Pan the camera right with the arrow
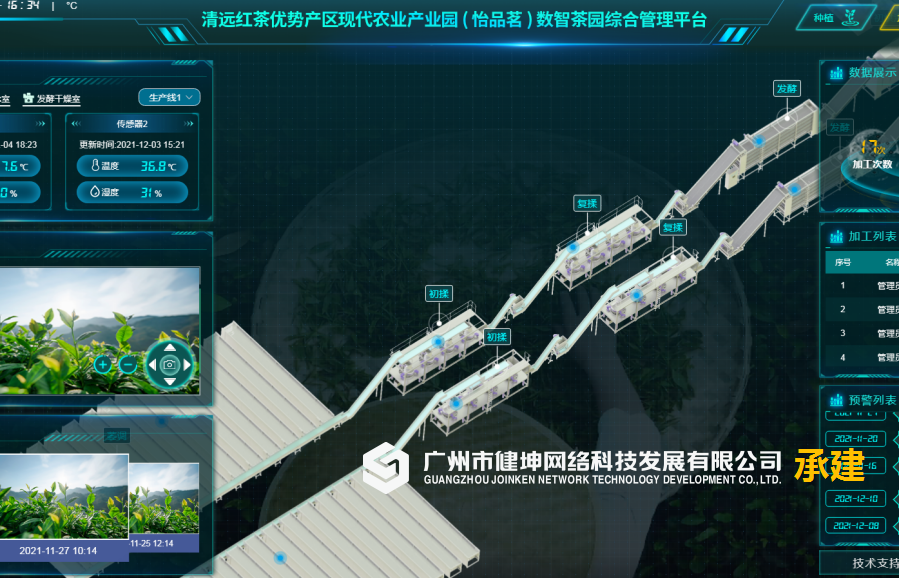Image resolution: width=899 pixels, height=578 pixels. pyautogui.click(x=187, y=365)
